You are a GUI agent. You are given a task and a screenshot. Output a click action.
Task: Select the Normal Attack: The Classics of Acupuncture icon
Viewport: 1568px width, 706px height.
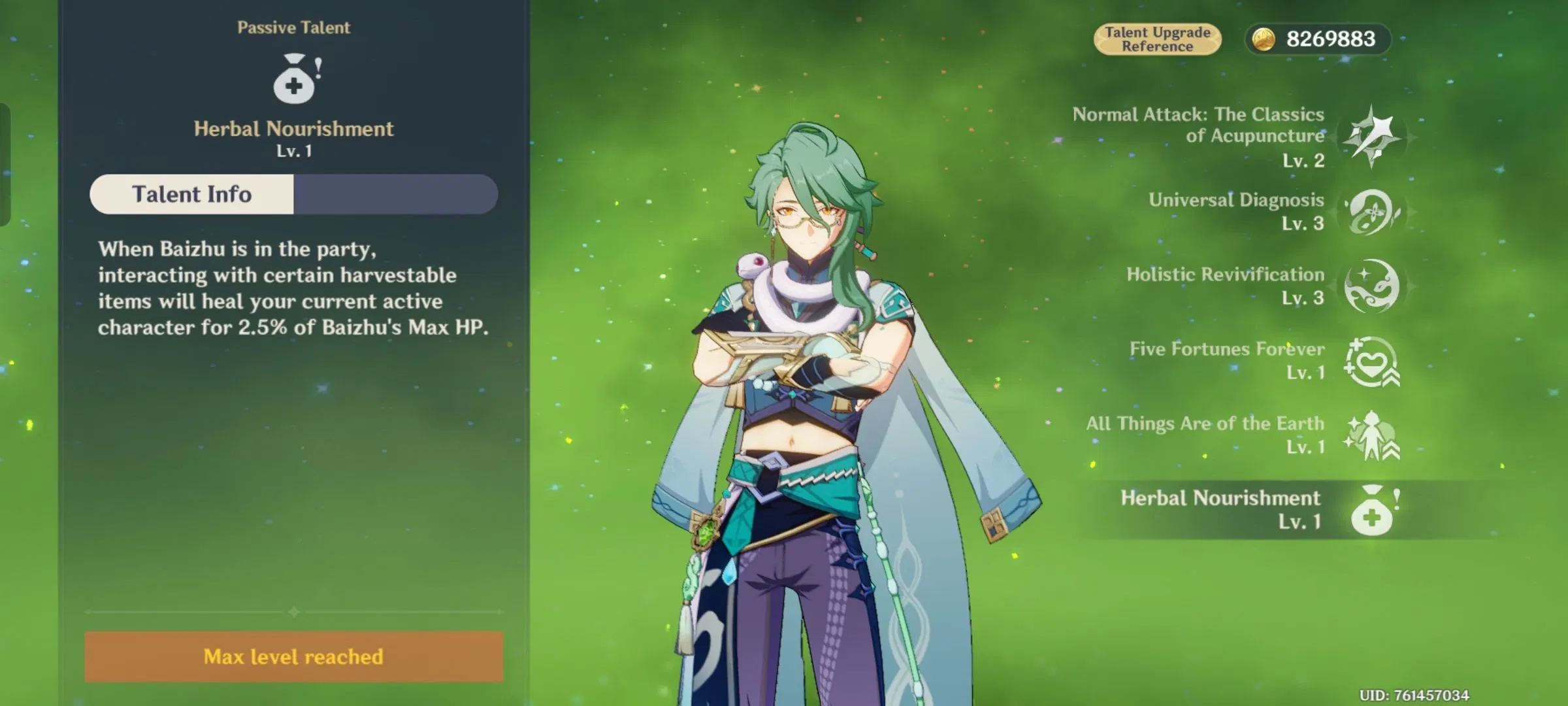tap(1375, 137)
